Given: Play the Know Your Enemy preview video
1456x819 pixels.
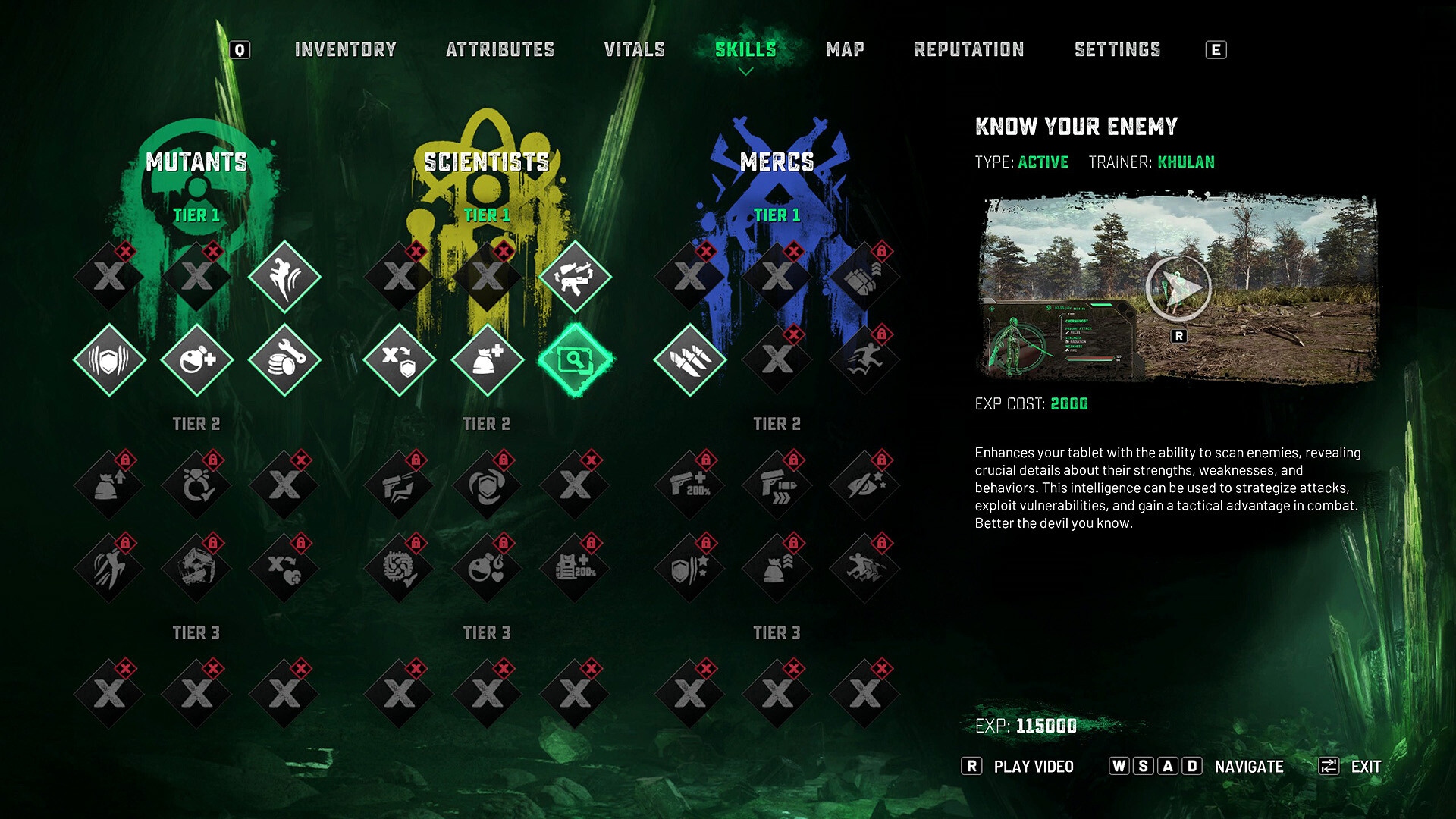Looking at the screenshot, I should tap(1178, 288).
